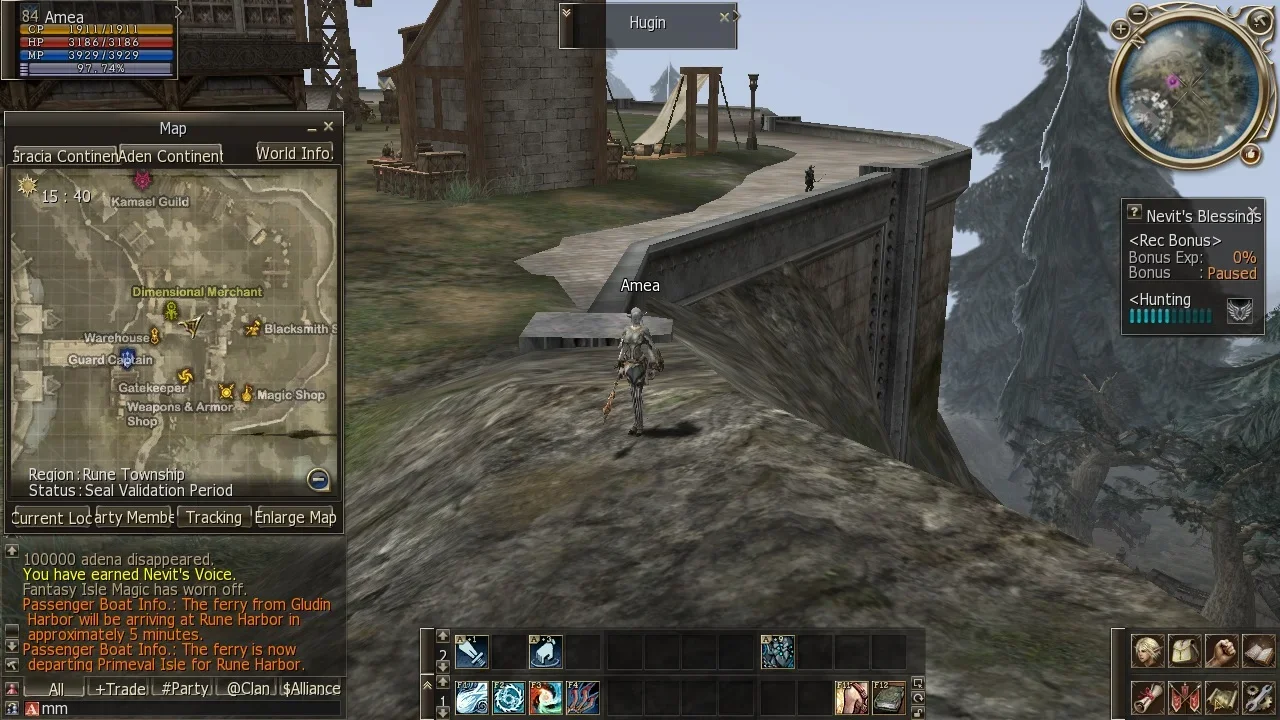
Task: Switch chat to the #Party tab
Action: (x=185, y=689)
